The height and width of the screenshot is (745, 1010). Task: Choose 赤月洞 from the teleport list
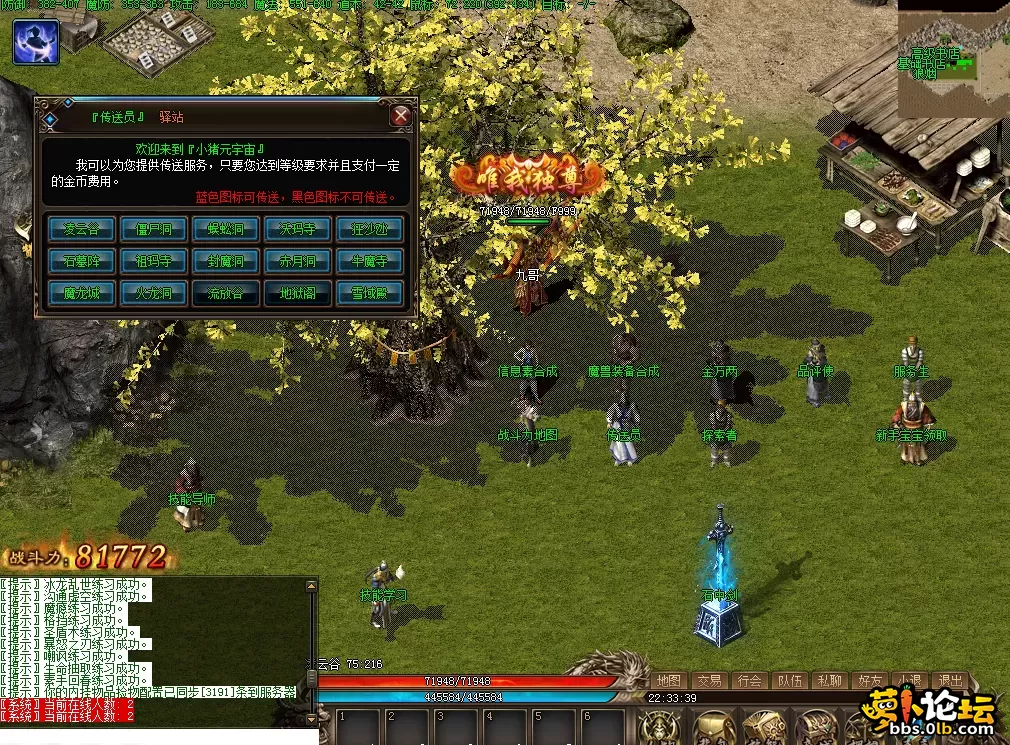(298, 261)
